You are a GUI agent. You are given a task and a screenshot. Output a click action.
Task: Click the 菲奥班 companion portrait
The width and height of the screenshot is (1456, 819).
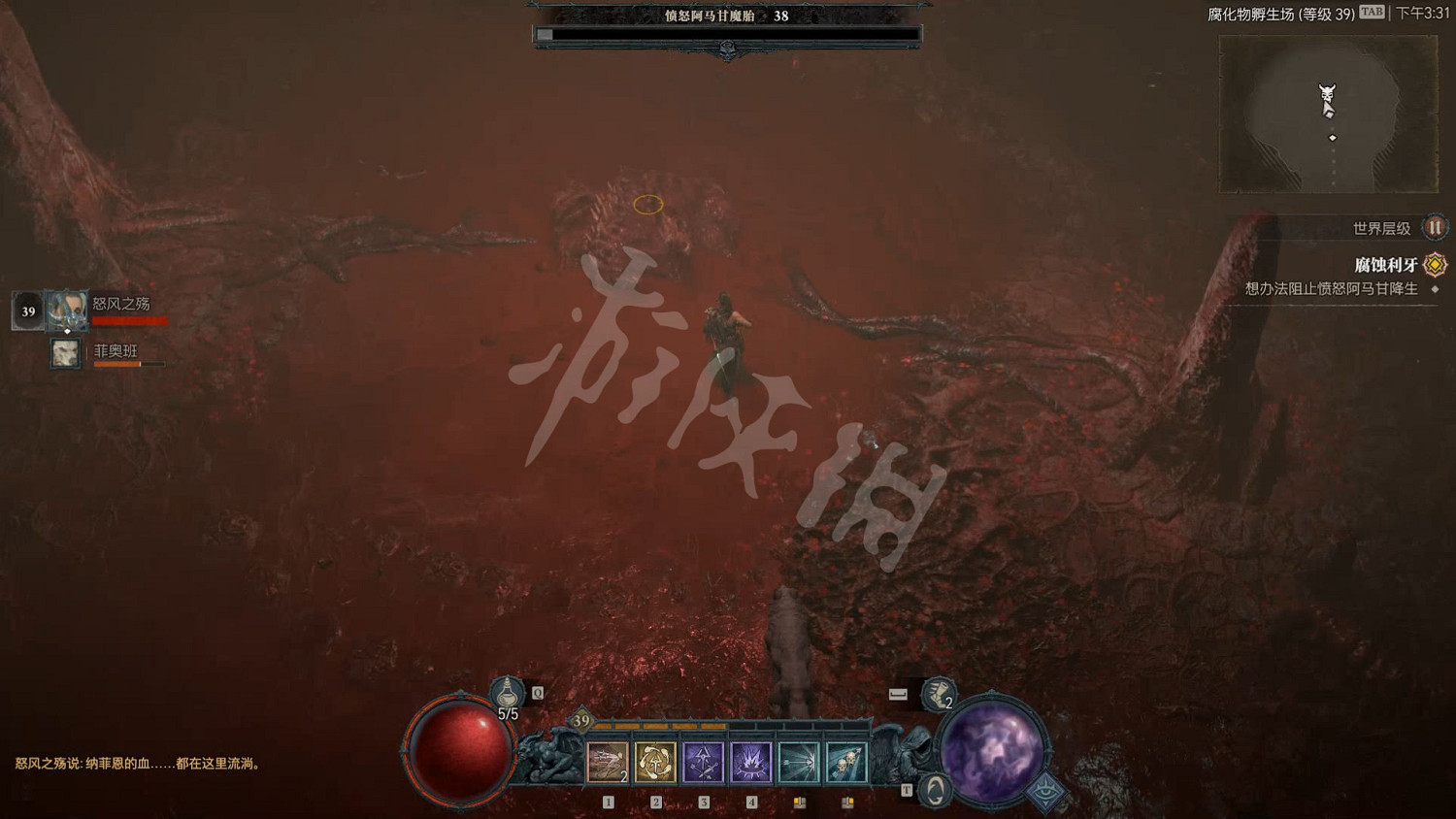(64, 353)
